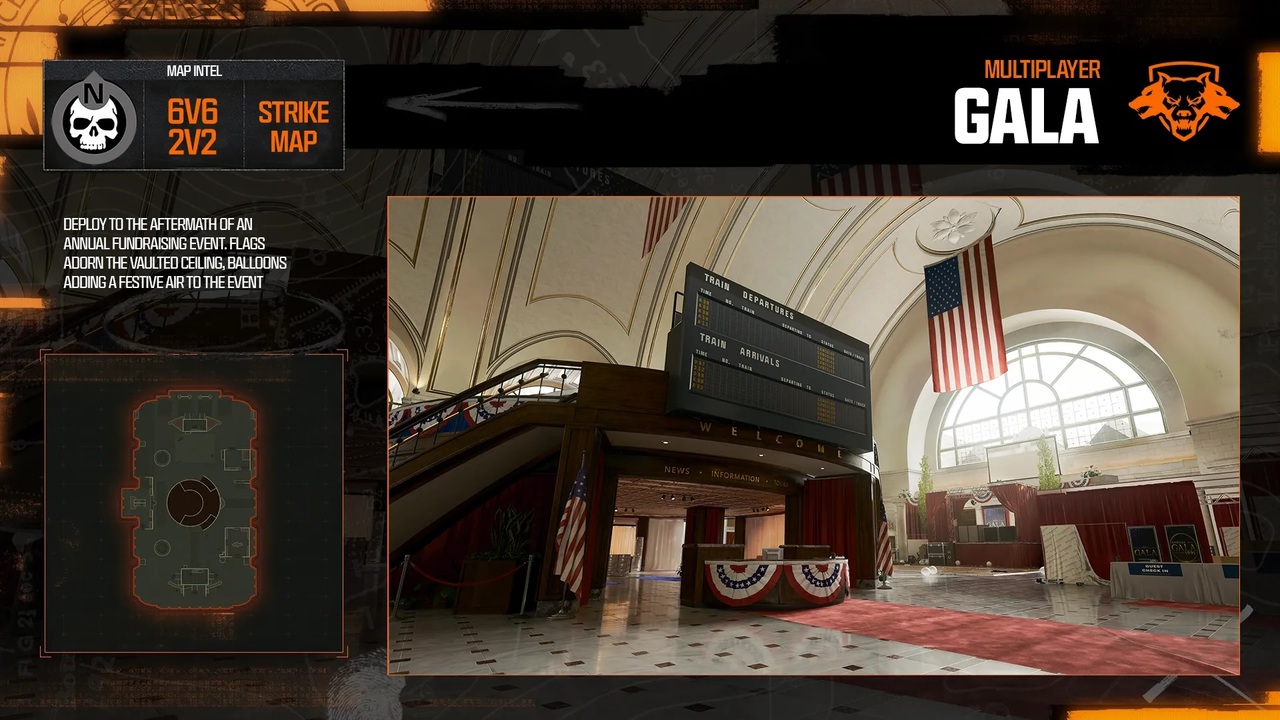Click the skull compass north icon

tap(94, 116)
